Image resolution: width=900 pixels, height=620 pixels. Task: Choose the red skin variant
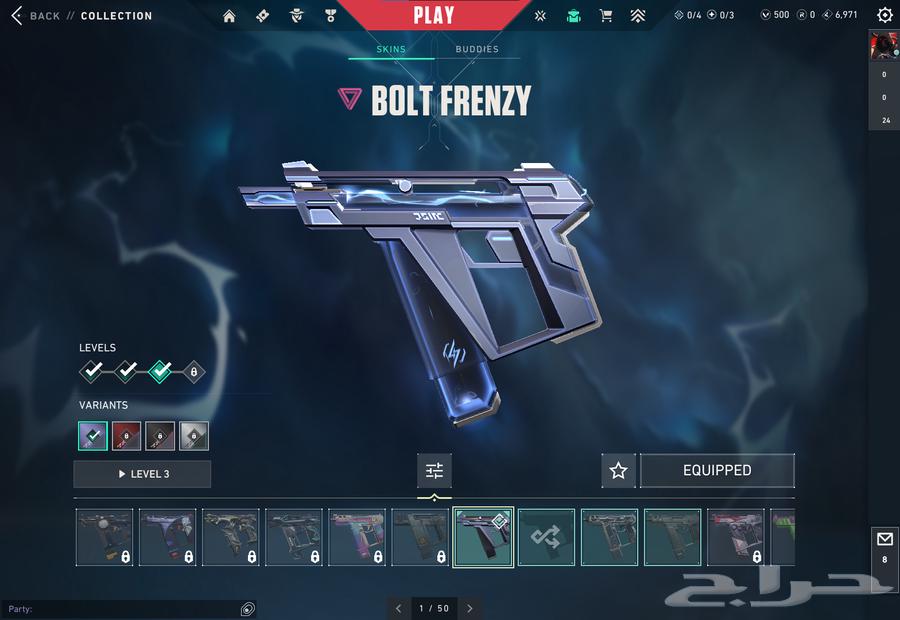pos(127,436)
